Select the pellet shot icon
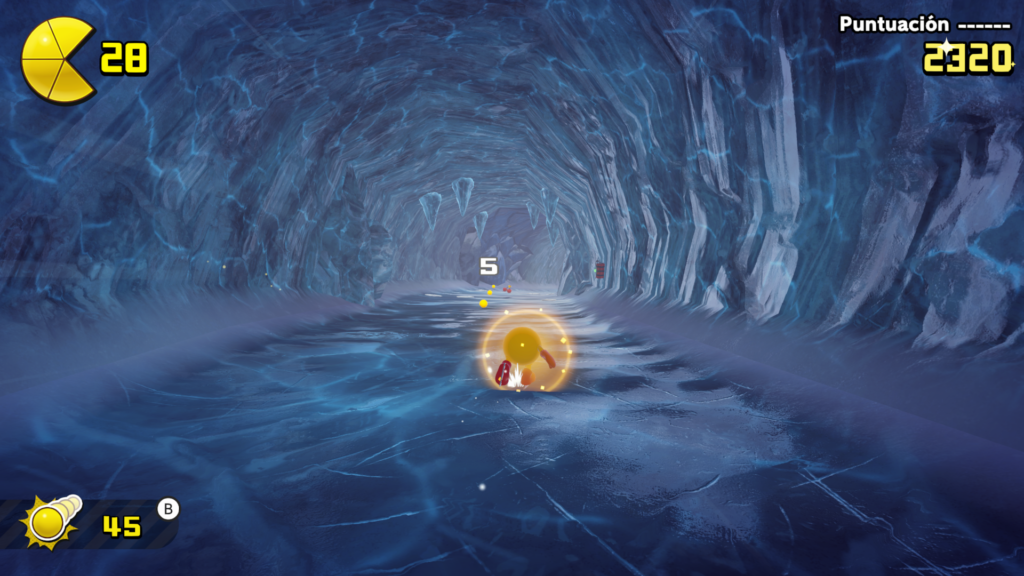Viewport: 1024px width, 576px height. coord(52,521)
